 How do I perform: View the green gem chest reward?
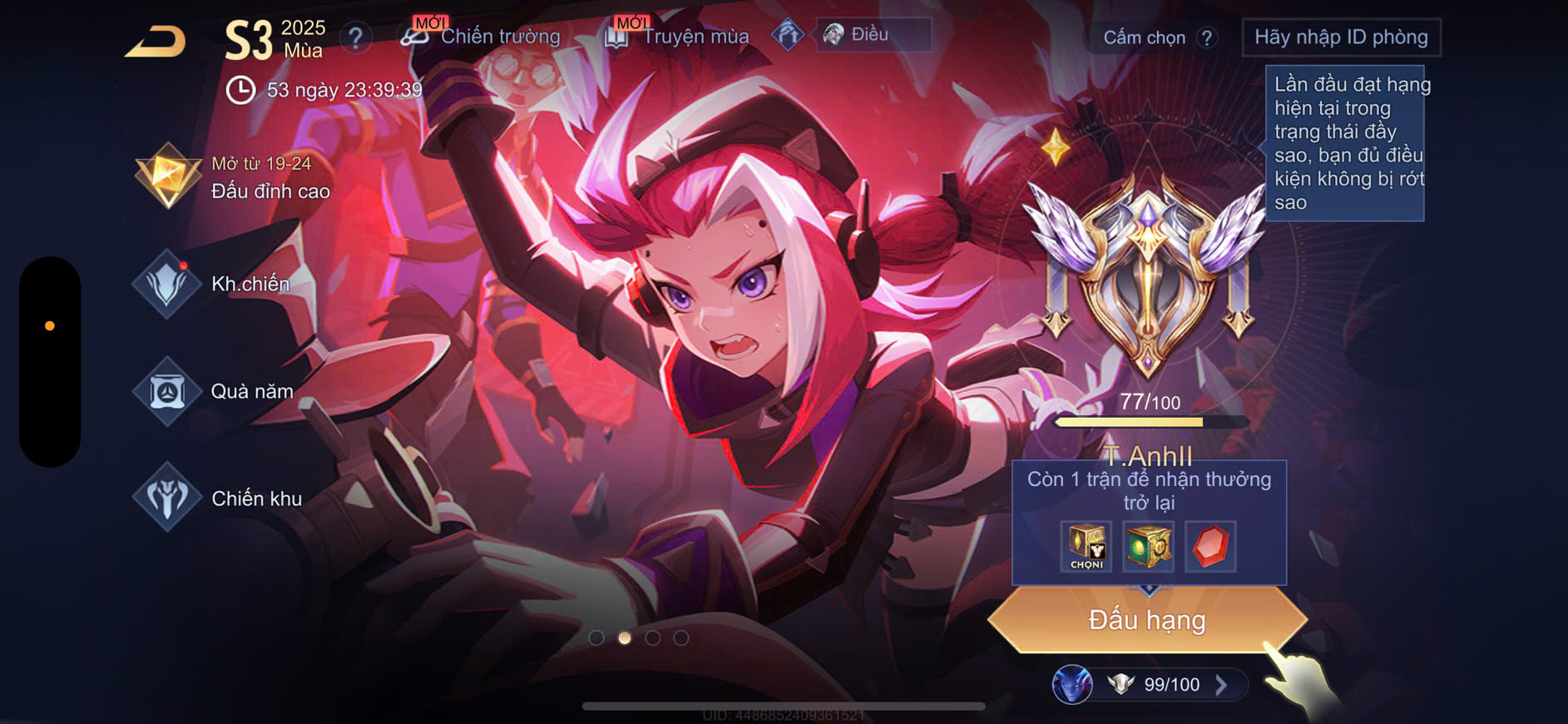pyautogui.click(x=1148, y=547)
